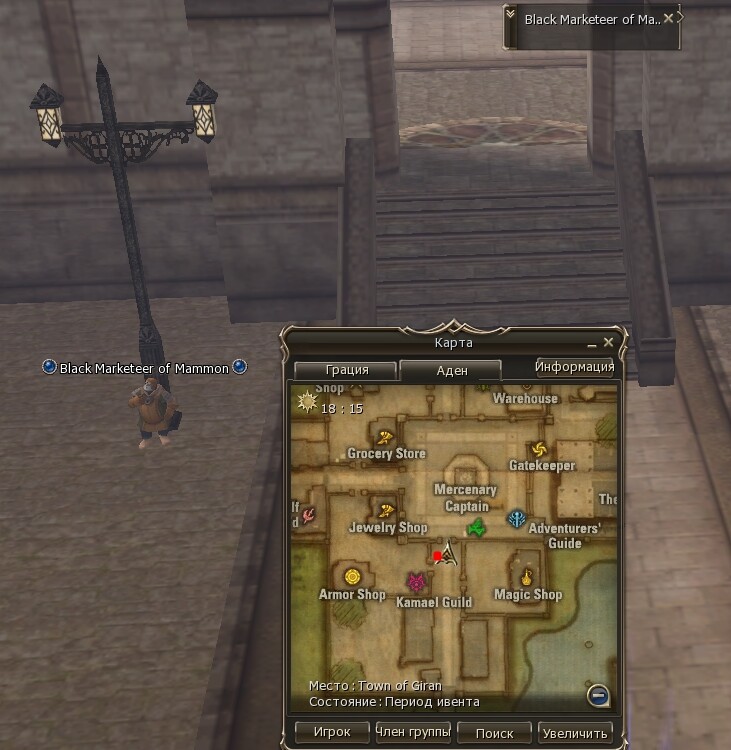Image resolution: width=731 pixels, height=750 pixels.
Task: Open the Информация panel
Action: (x=574, y=366)
